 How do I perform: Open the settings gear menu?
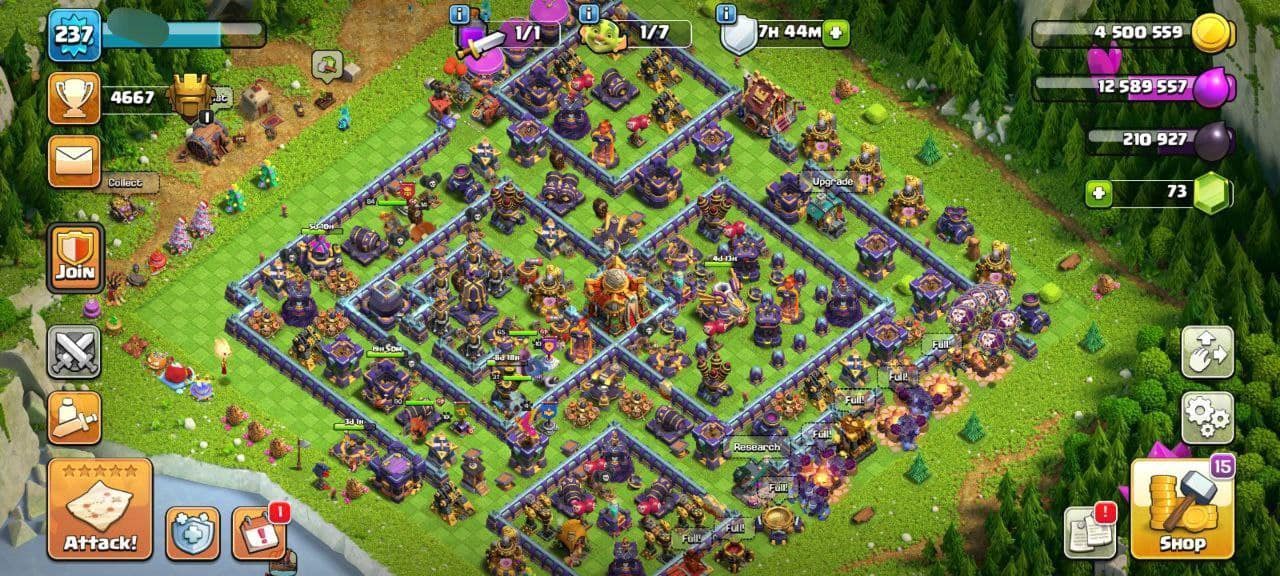(1207, 417)
